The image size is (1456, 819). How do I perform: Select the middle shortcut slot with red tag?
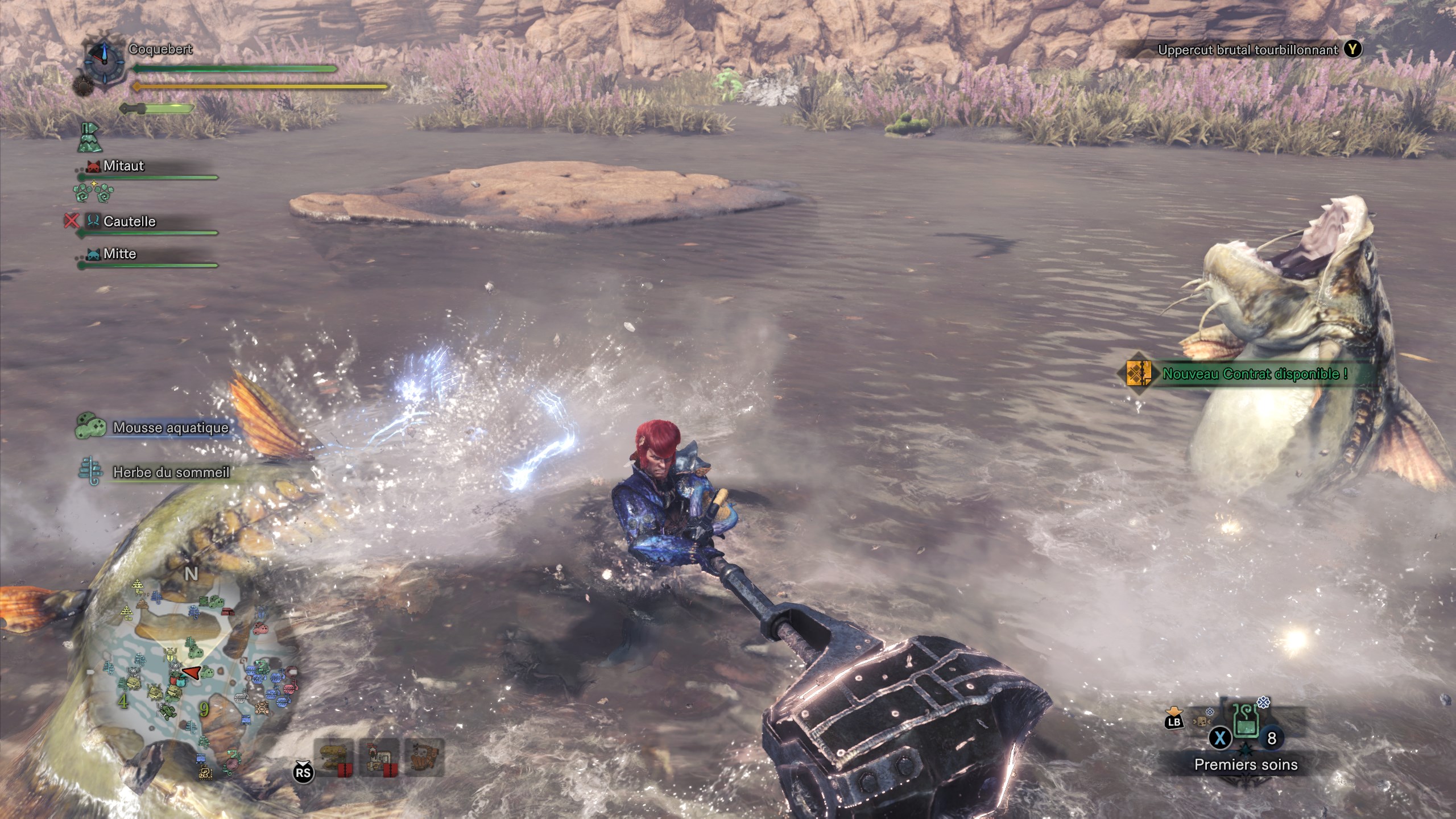tap(379, 758)
